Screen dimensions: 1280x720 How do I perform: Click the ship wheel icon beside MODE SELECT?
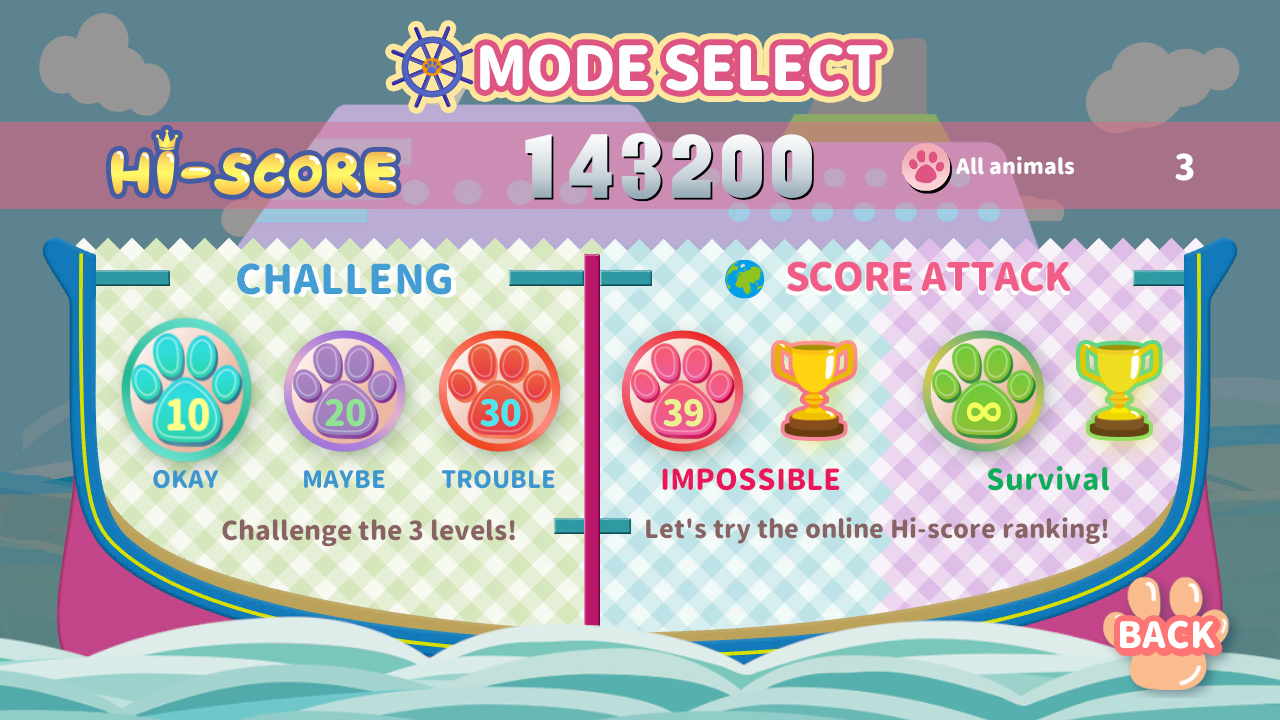pyautogui.click(x=429, y=67)
